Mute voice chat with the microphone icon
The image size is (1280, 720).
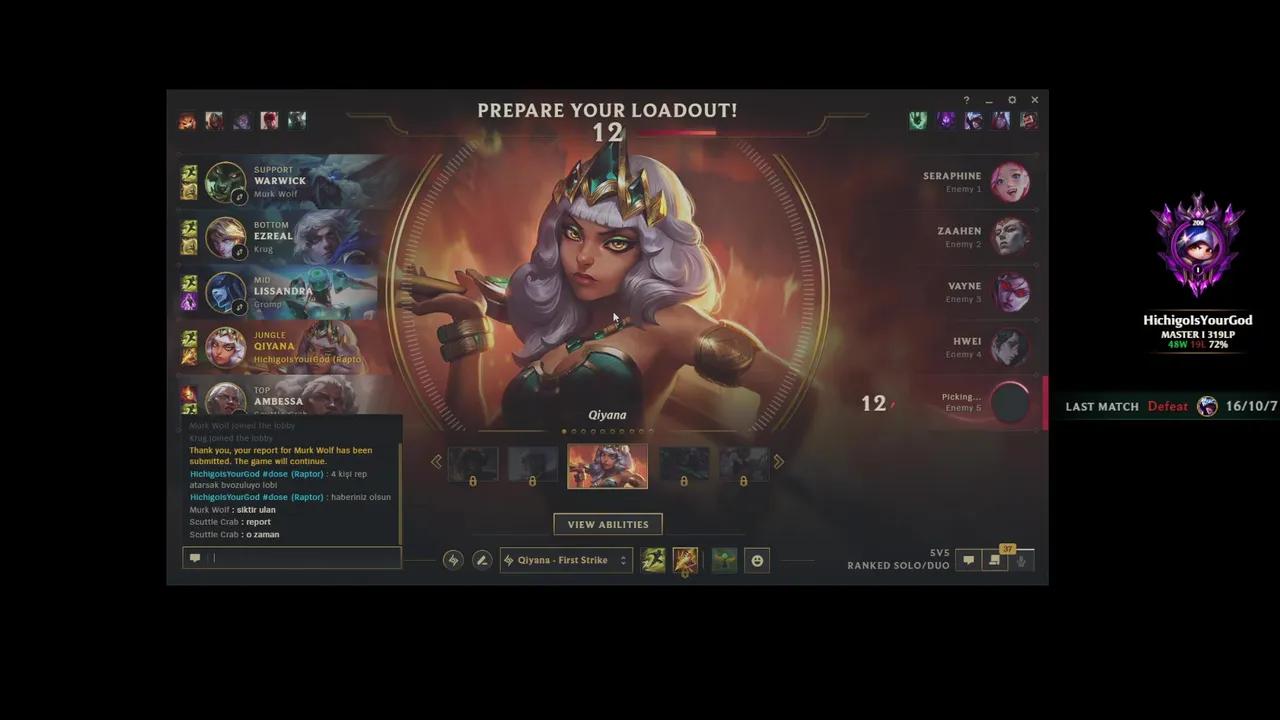1021,562
